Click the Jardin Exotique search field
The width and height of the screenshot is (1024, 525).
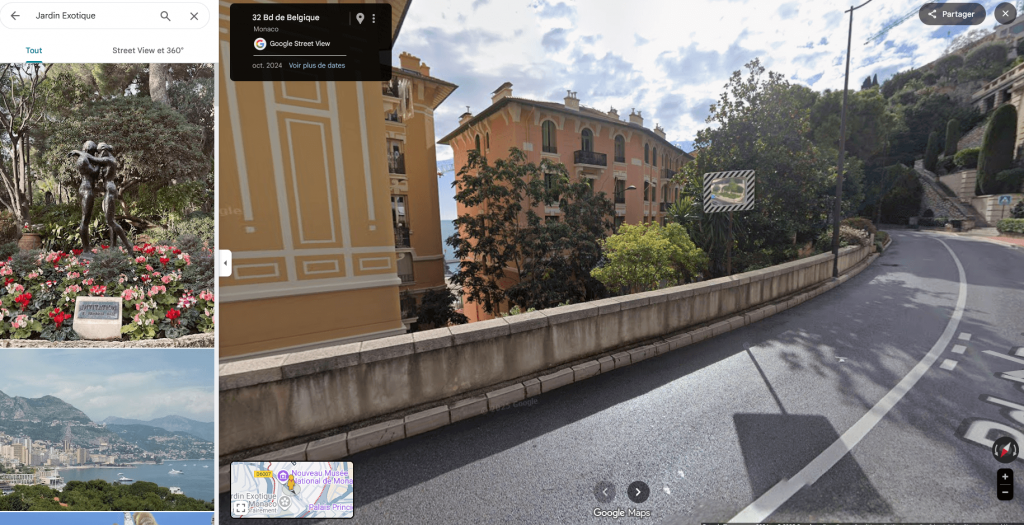[x=90, y=16]
